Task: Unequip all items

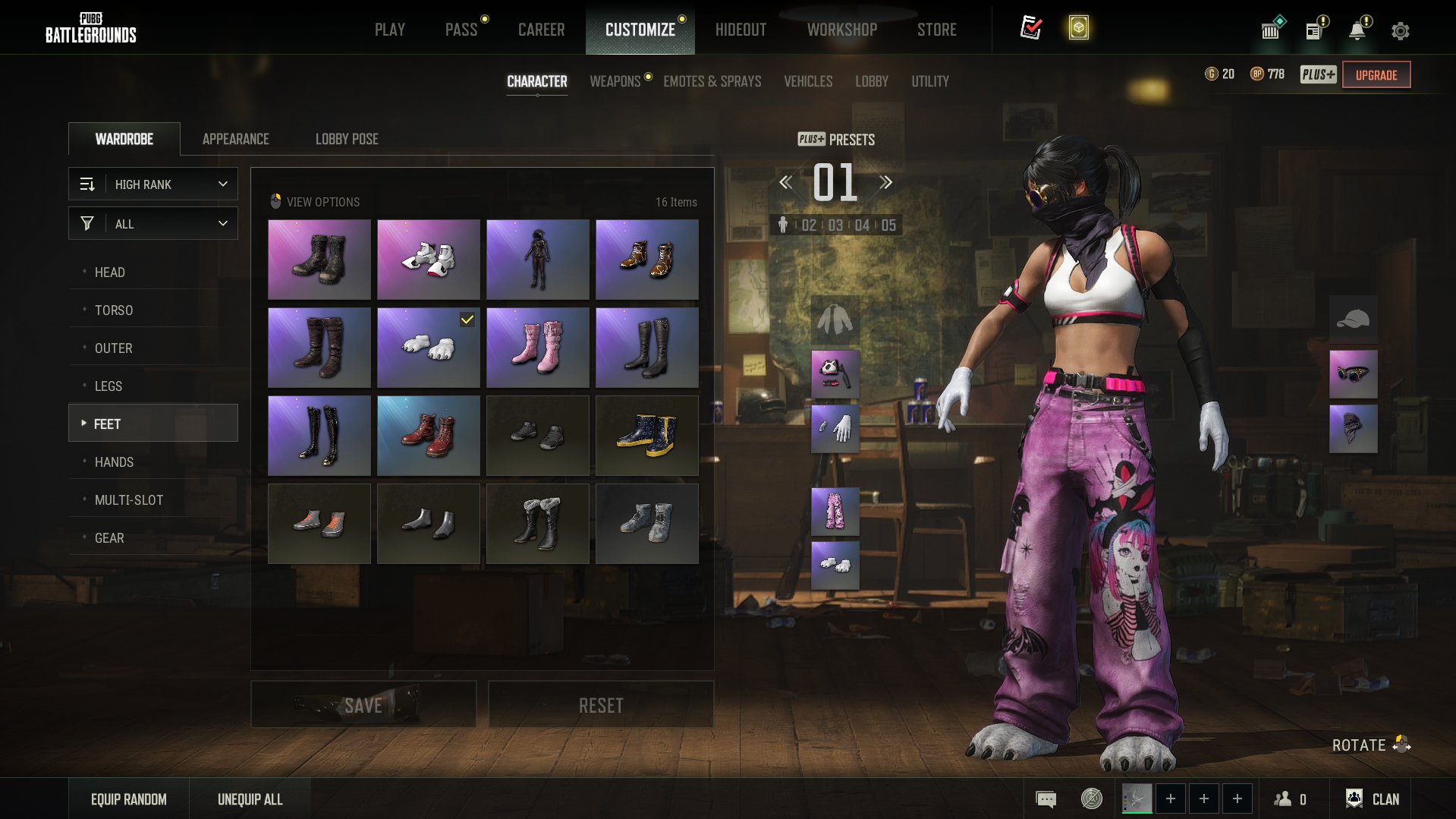Action: click(x=250, y=799)
